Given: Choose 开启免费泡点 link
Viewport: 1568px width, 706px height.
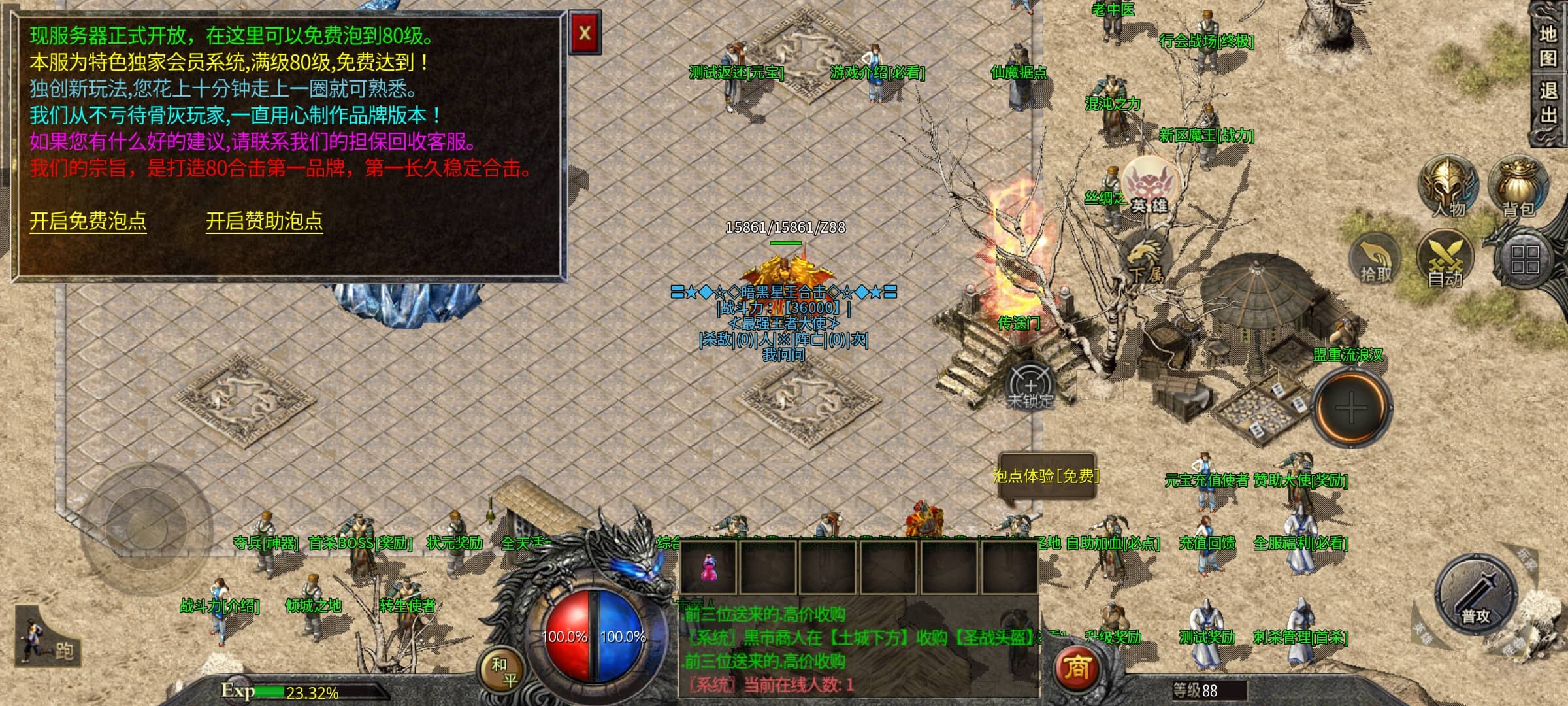Looking at the screenshot, I should [88, 222].
